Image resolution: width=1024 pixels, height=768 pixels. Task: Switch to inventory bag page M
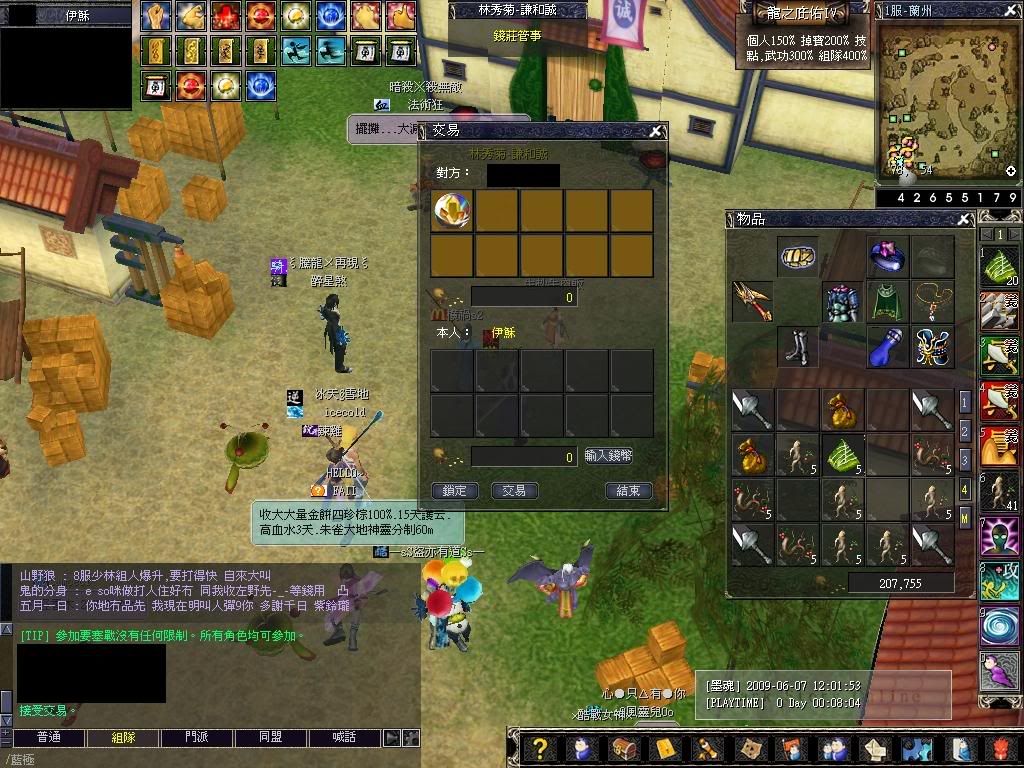965,518
